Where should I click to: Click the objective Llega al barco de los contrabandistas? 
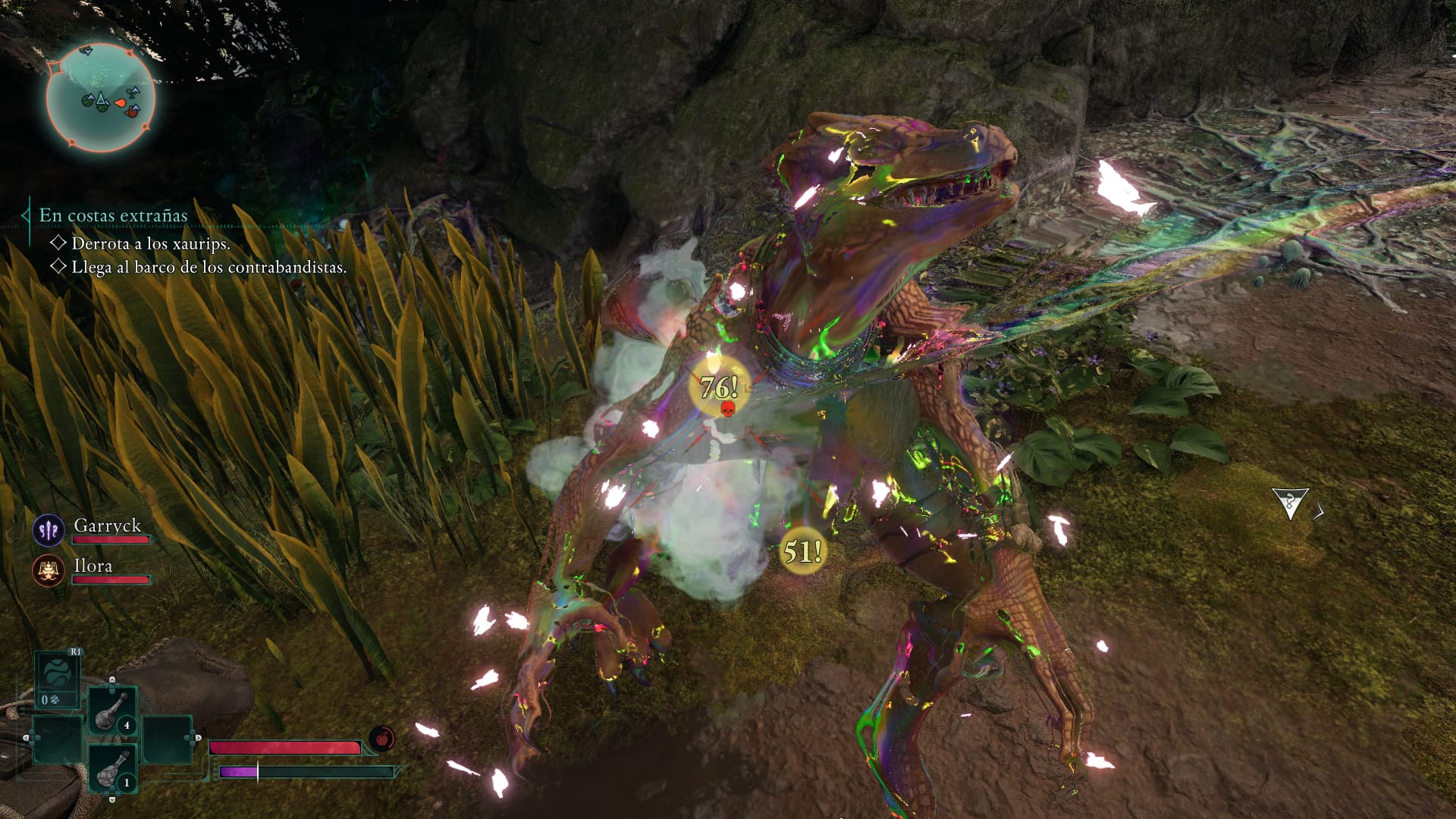pos(209,267)
